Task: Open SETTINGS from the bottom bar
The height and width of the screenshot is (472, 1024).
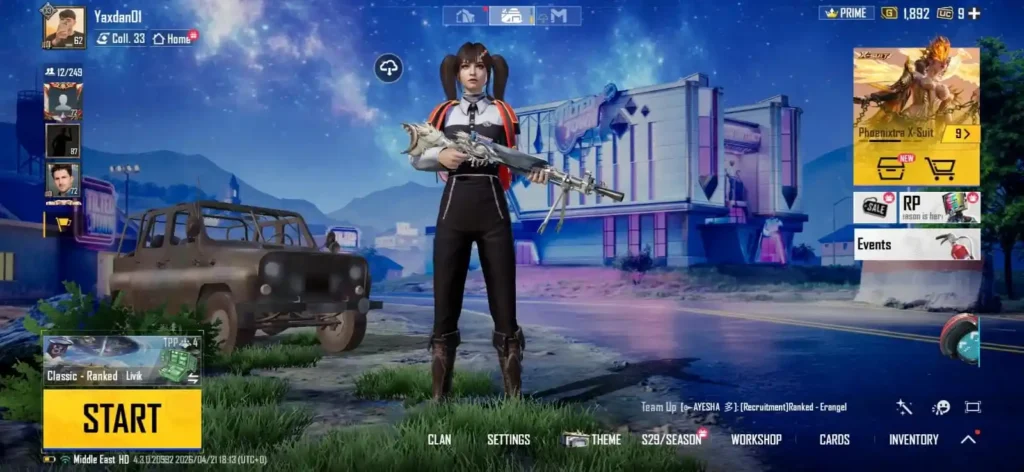Action: (508, 440)
